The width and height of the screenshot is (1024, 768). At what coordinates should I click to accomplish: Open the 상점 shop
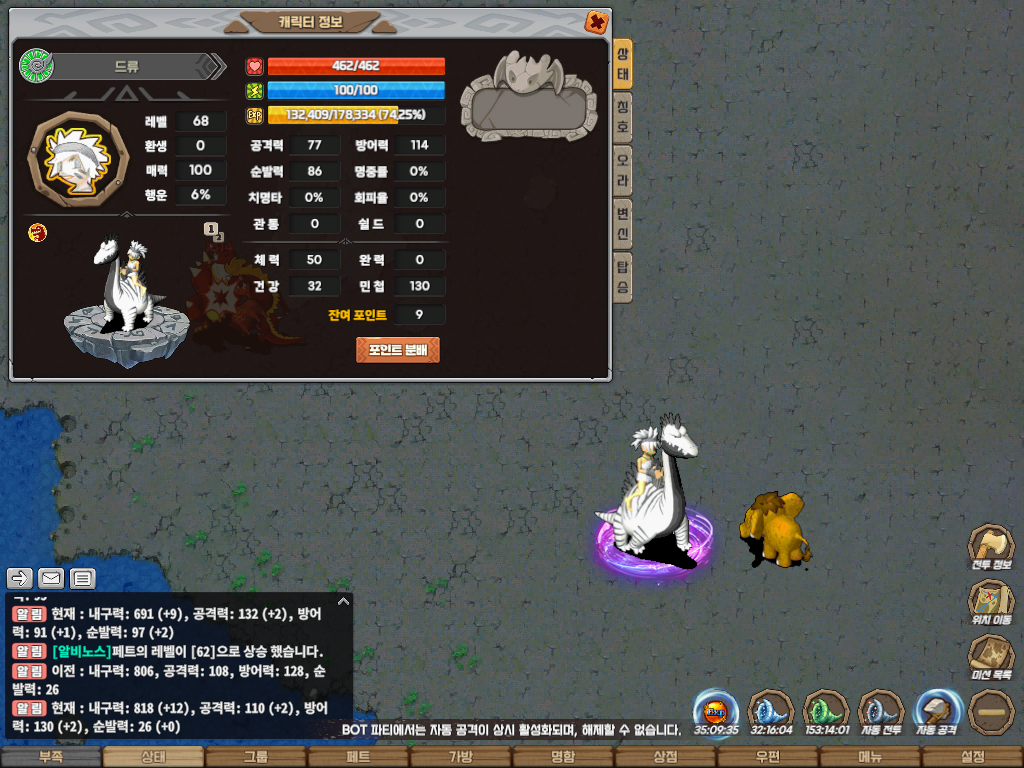pos(665,757)
